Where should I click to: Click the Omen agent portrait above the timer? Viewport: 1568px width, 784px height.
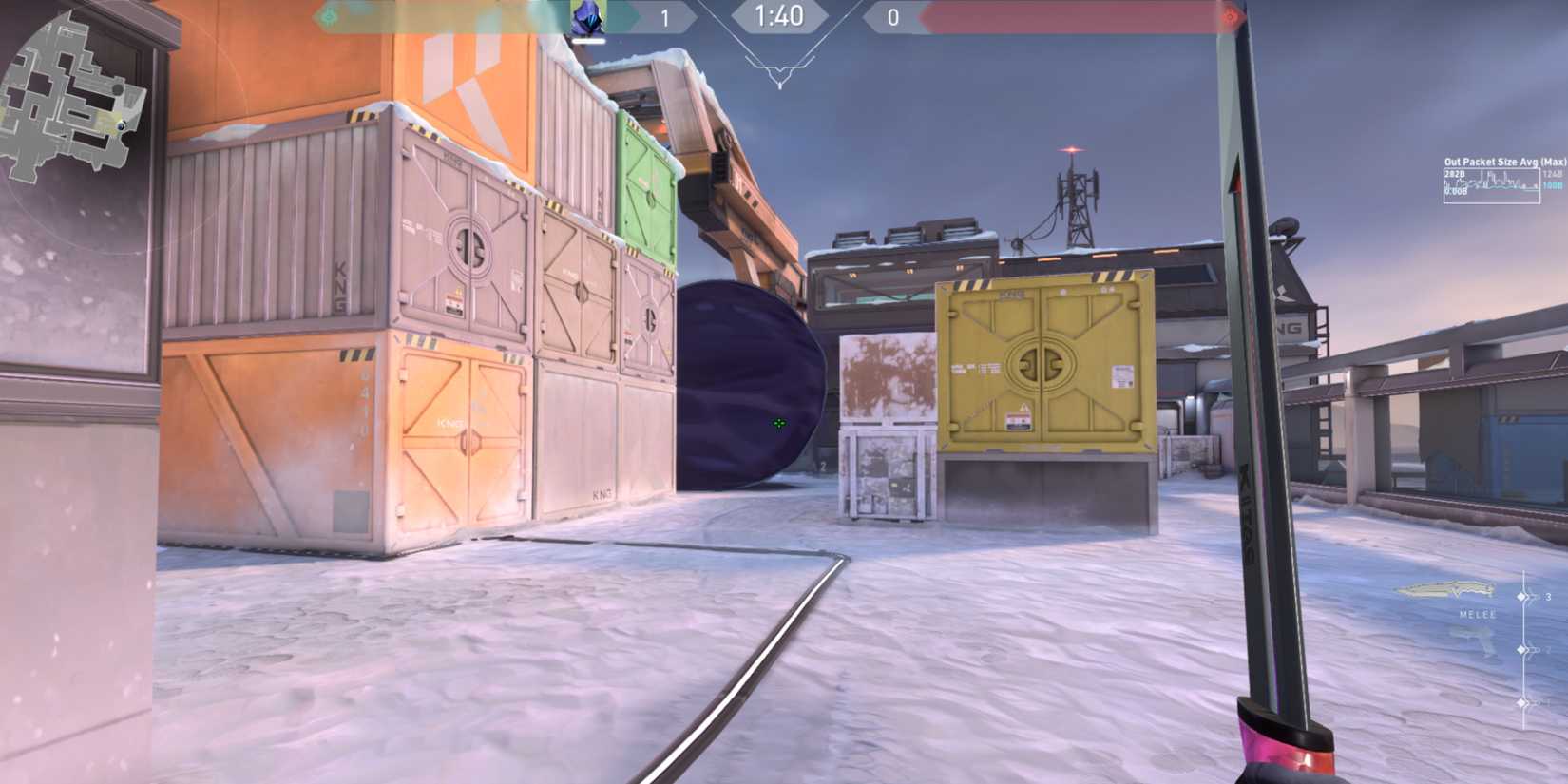[x=587, y=17]
